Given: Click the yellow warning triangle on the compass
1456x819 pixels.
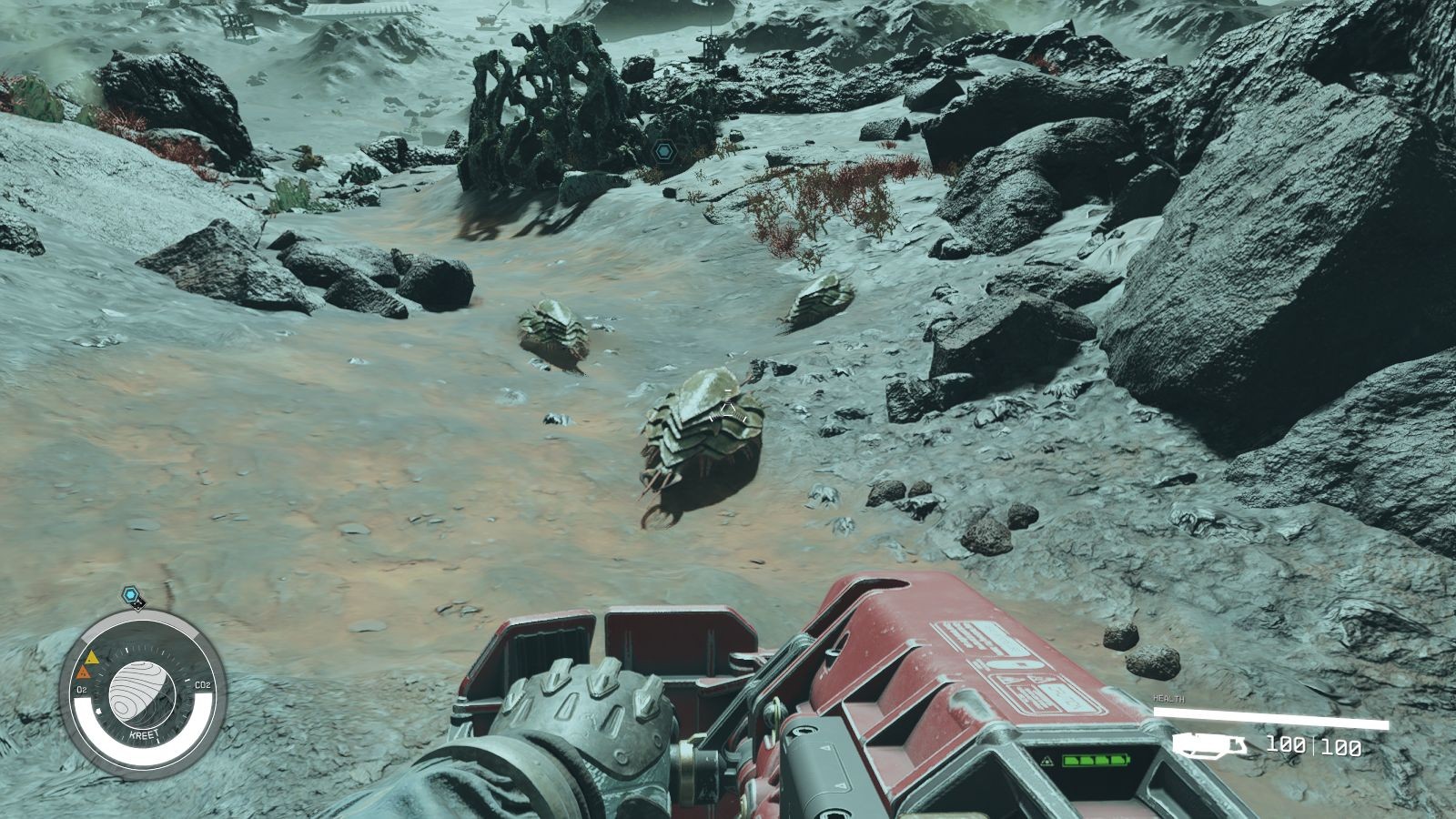Looking at the screenshot, I should coord(90,656).
